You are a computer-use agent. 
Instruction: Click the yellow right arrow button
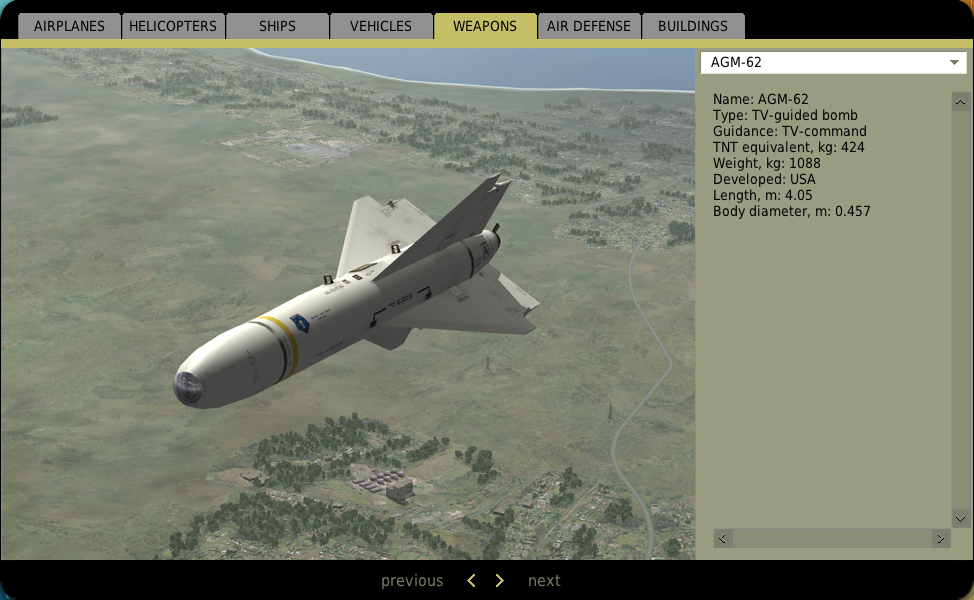click(500, 581)
